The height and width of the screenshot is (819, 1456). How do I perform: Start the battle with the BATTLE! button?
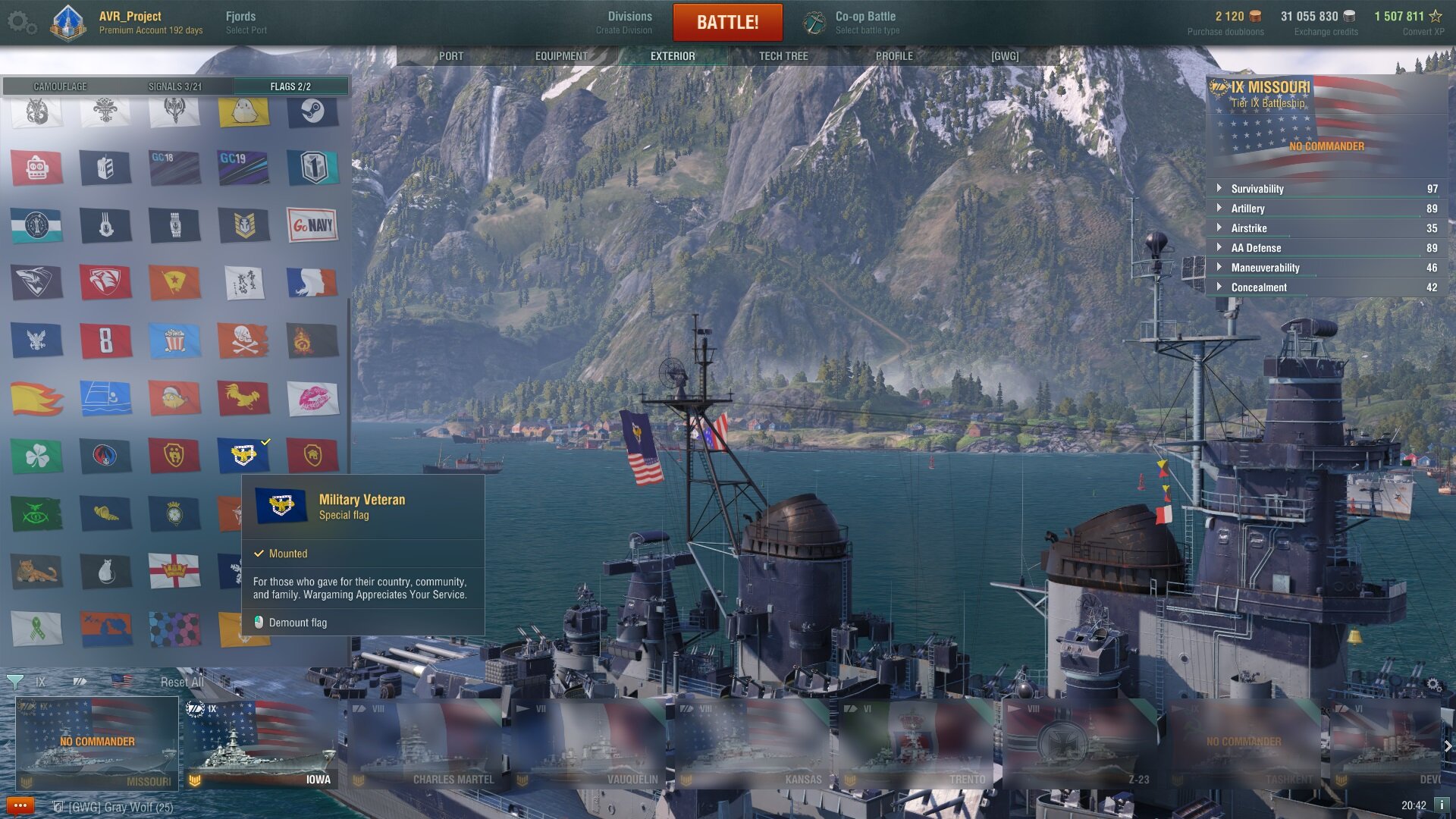tap(727, 22)
